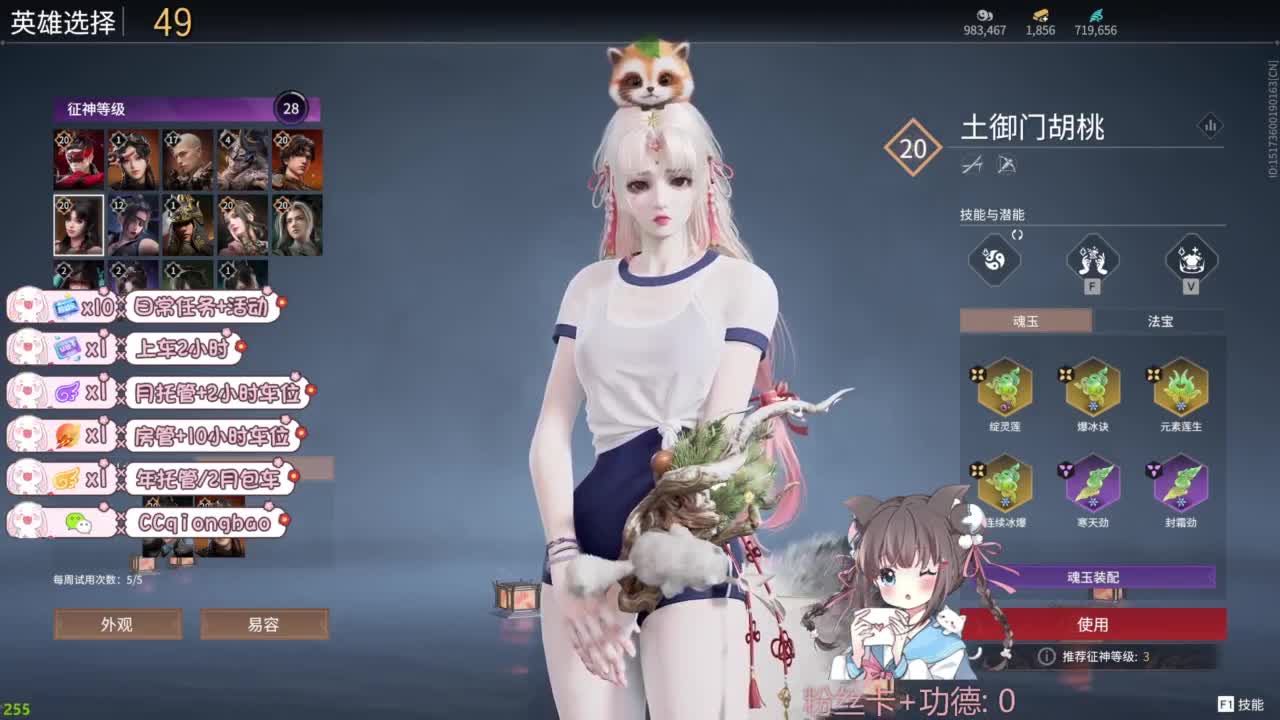Click the F skill icon
The height and width of the screenshot is (720, 1280).
(1090, 258)
